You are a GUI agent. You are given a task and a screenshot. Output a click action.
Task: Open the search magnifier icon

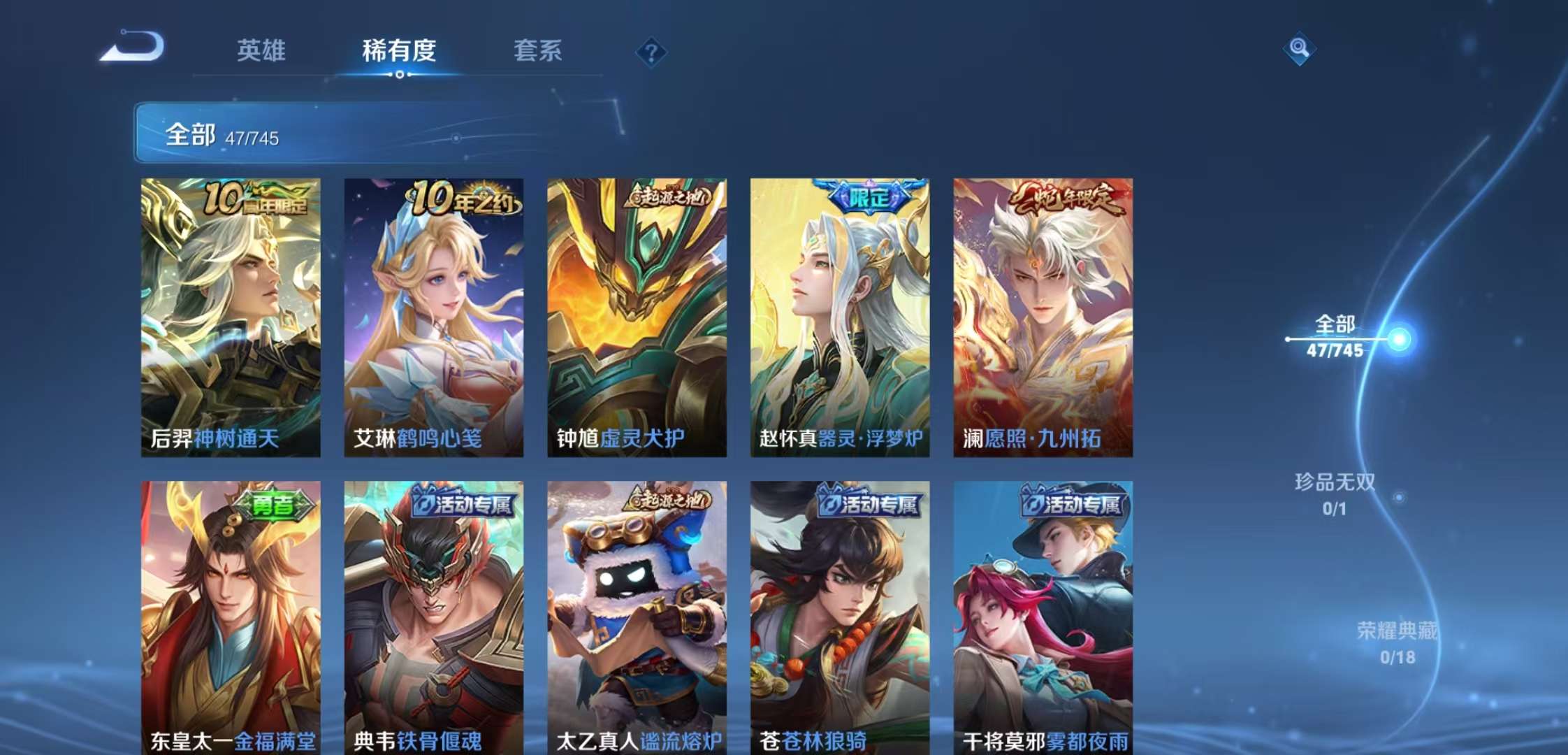point(1300,48)
